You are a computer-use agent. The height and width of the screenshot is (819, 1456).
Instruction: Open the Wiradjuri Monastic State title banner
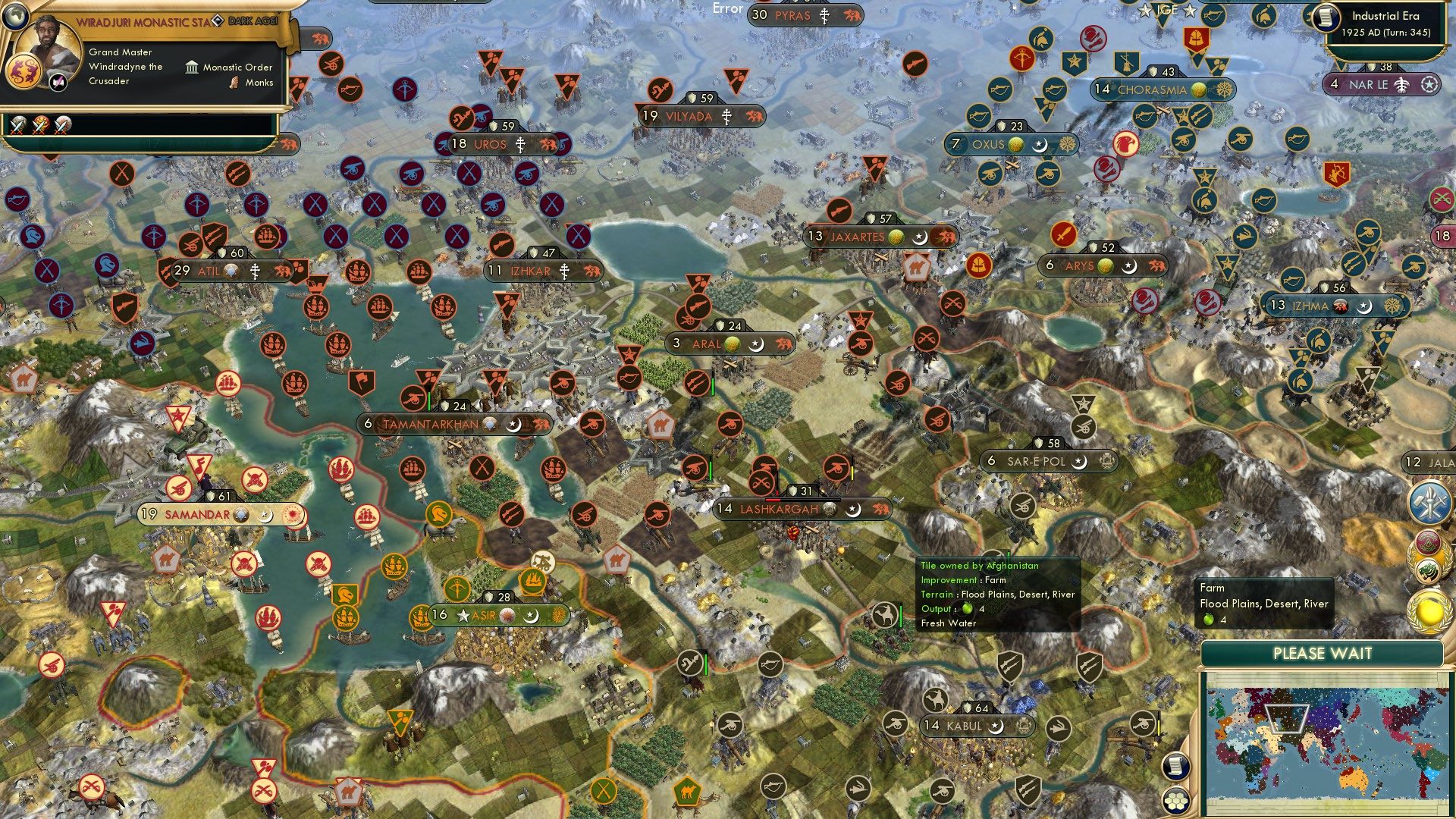click(x=140, y=22)
